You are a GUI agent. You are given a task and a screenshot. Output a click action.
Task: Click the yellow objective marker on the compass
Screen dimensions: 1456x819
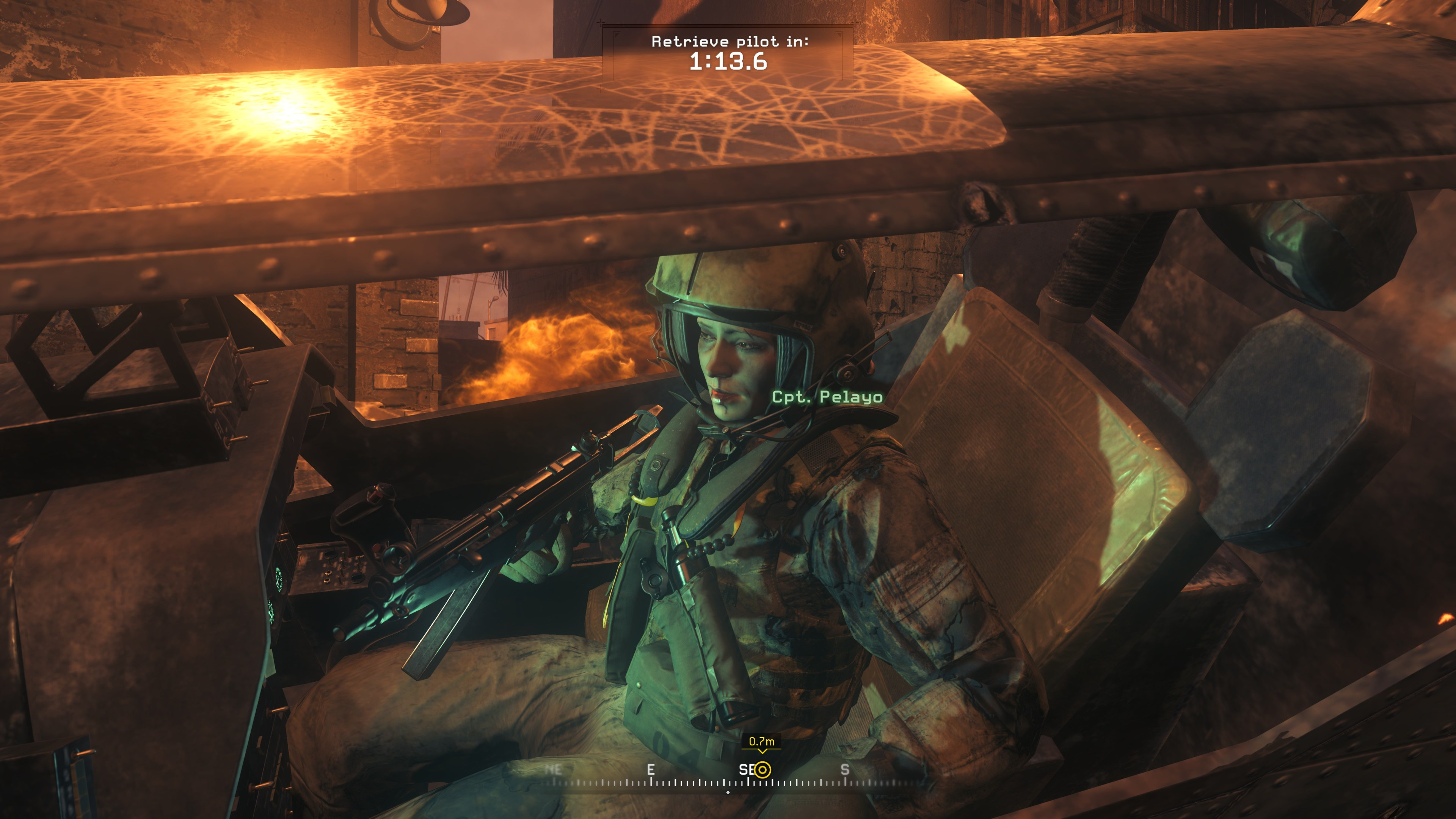click(x=763, y=770)
